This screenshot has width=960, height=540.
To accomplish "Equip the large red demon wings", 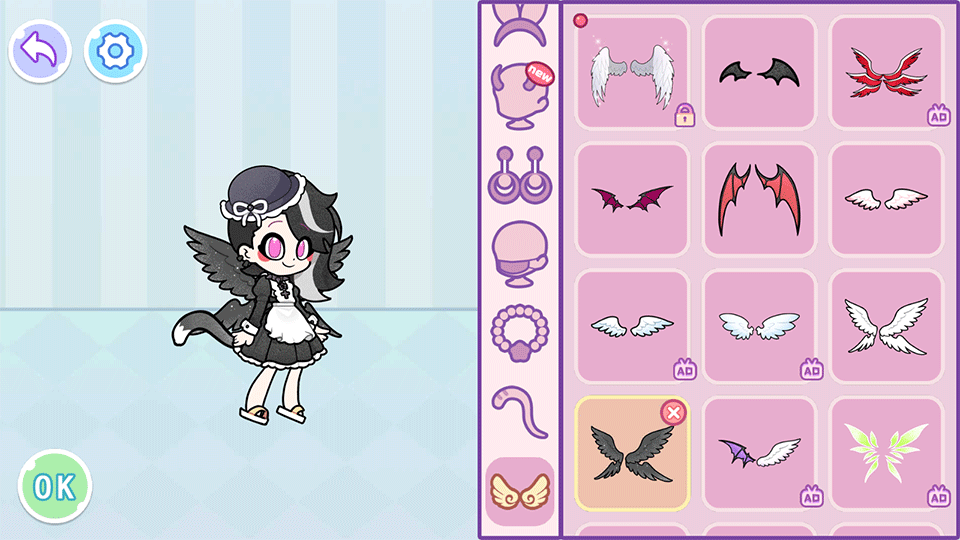I will tap(759, 199).
